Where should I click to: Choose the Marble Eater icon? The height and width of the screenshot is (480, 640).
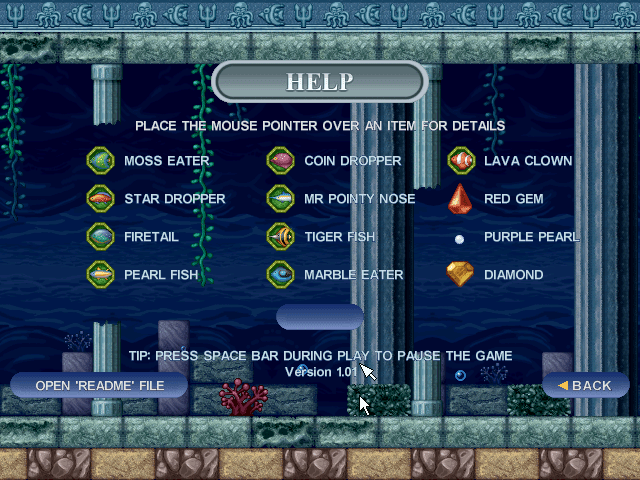coord(280,274)
